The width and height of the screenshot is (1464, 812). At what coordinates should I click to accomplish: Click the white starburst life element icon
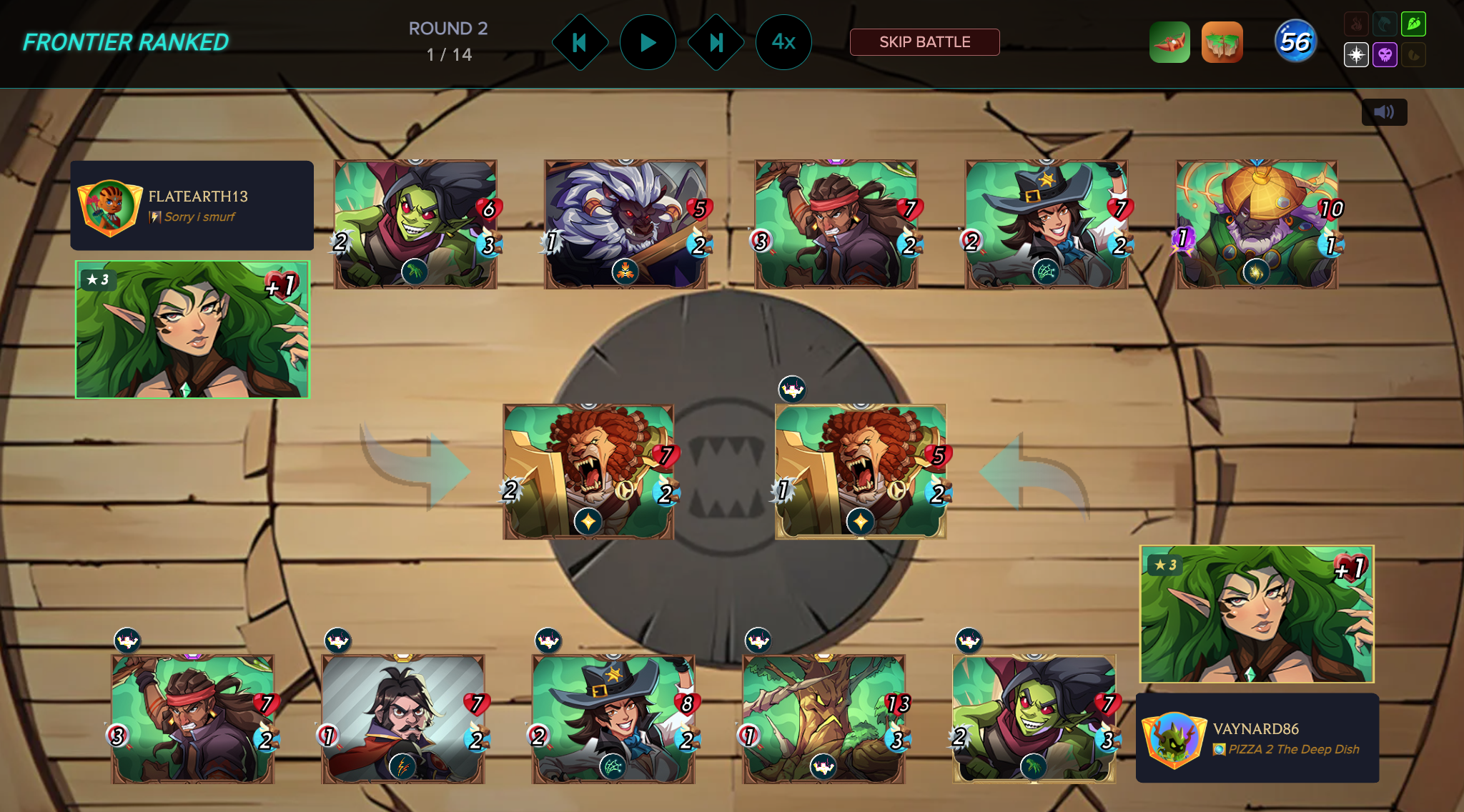(x=1356, y=55)
